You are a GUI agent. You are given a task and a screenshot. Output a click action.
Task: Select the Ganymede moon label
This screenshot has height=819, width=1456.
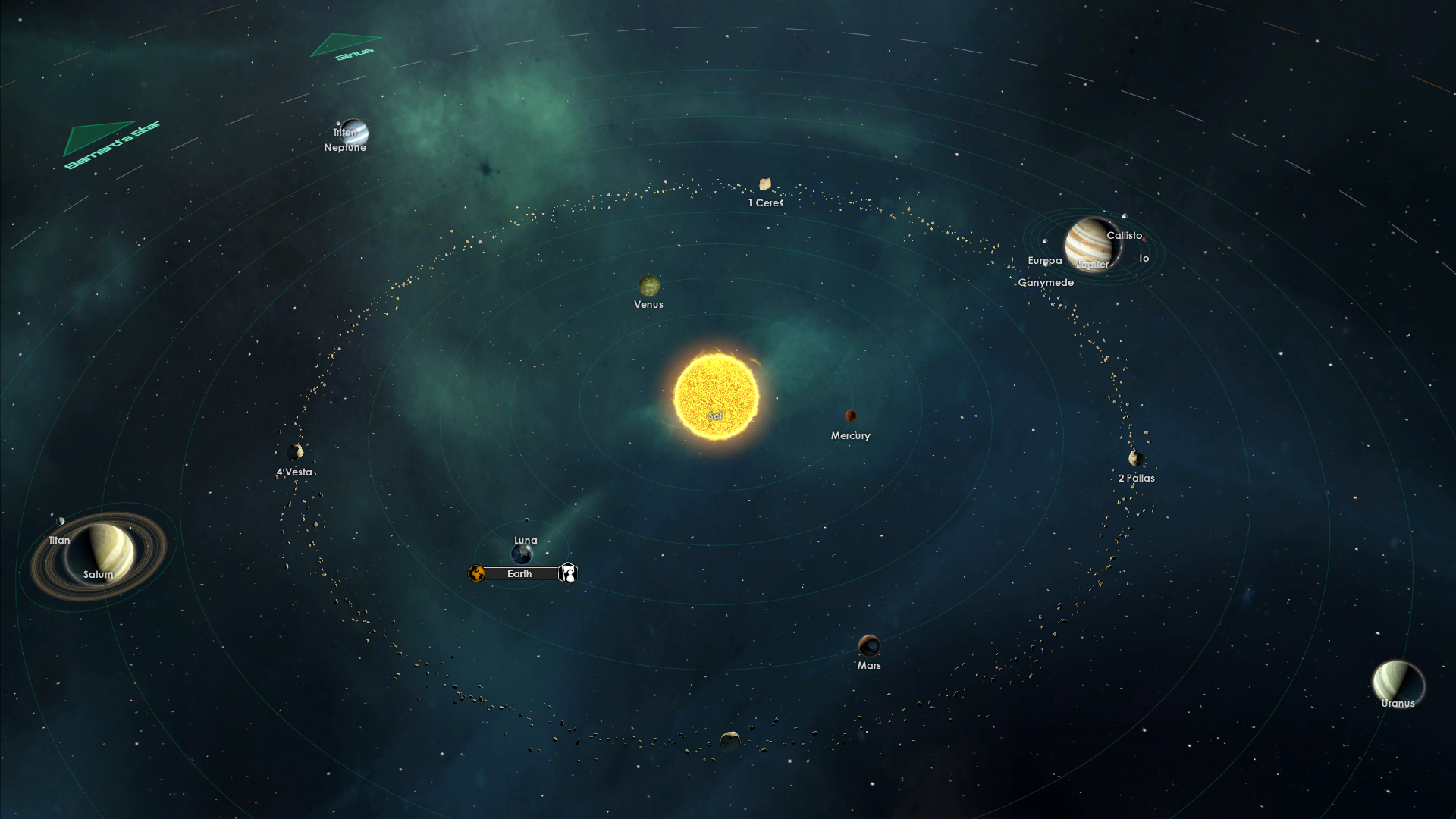pos(1046,283)
